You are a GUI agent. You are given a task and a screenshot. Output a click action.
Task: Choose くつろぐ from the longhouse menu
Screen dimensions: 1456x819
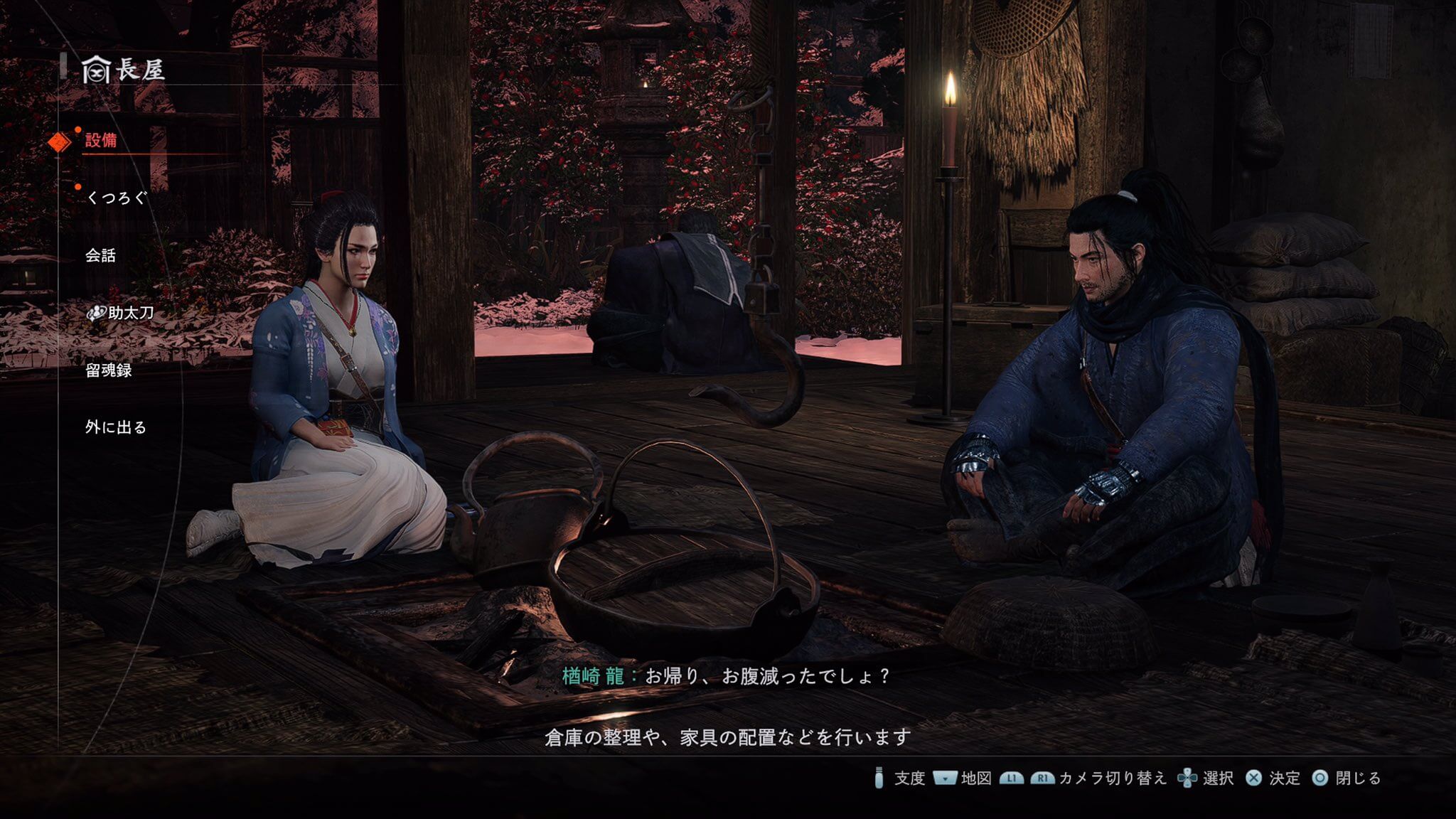pos(116,198)
